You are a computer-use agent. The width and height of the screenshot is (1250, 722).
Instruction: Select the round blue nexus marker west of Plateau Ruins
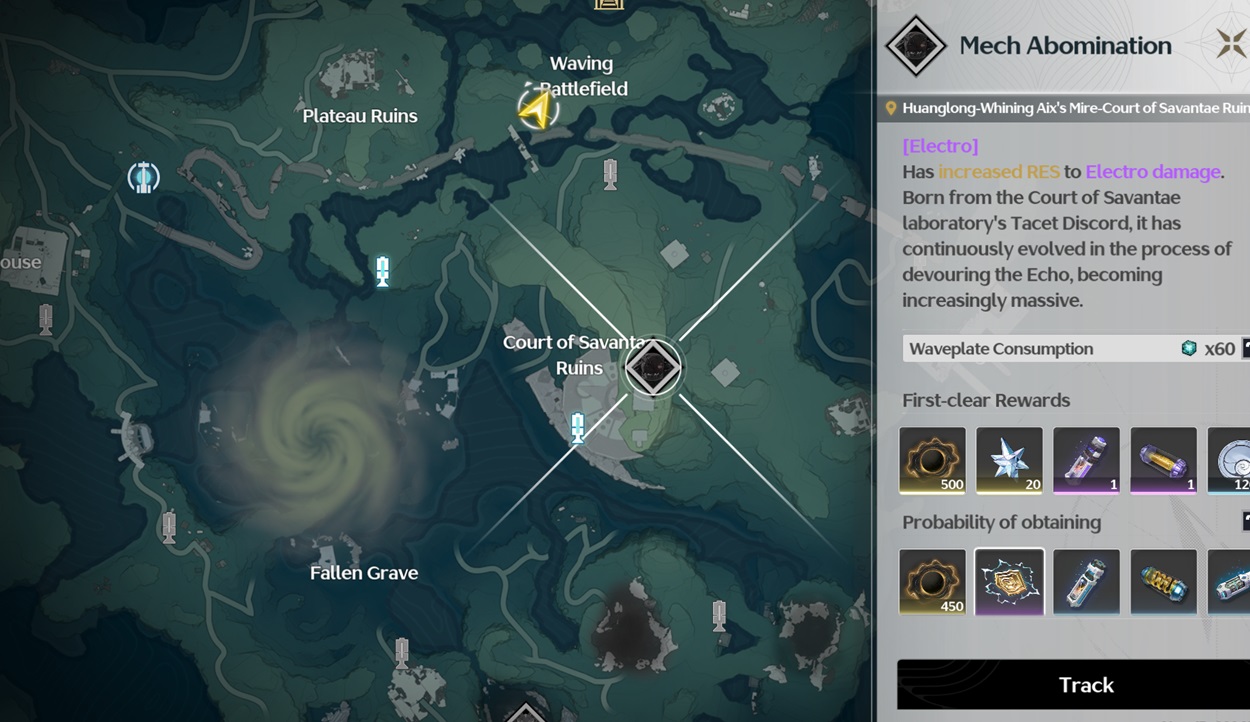click(x=143, y=177)
